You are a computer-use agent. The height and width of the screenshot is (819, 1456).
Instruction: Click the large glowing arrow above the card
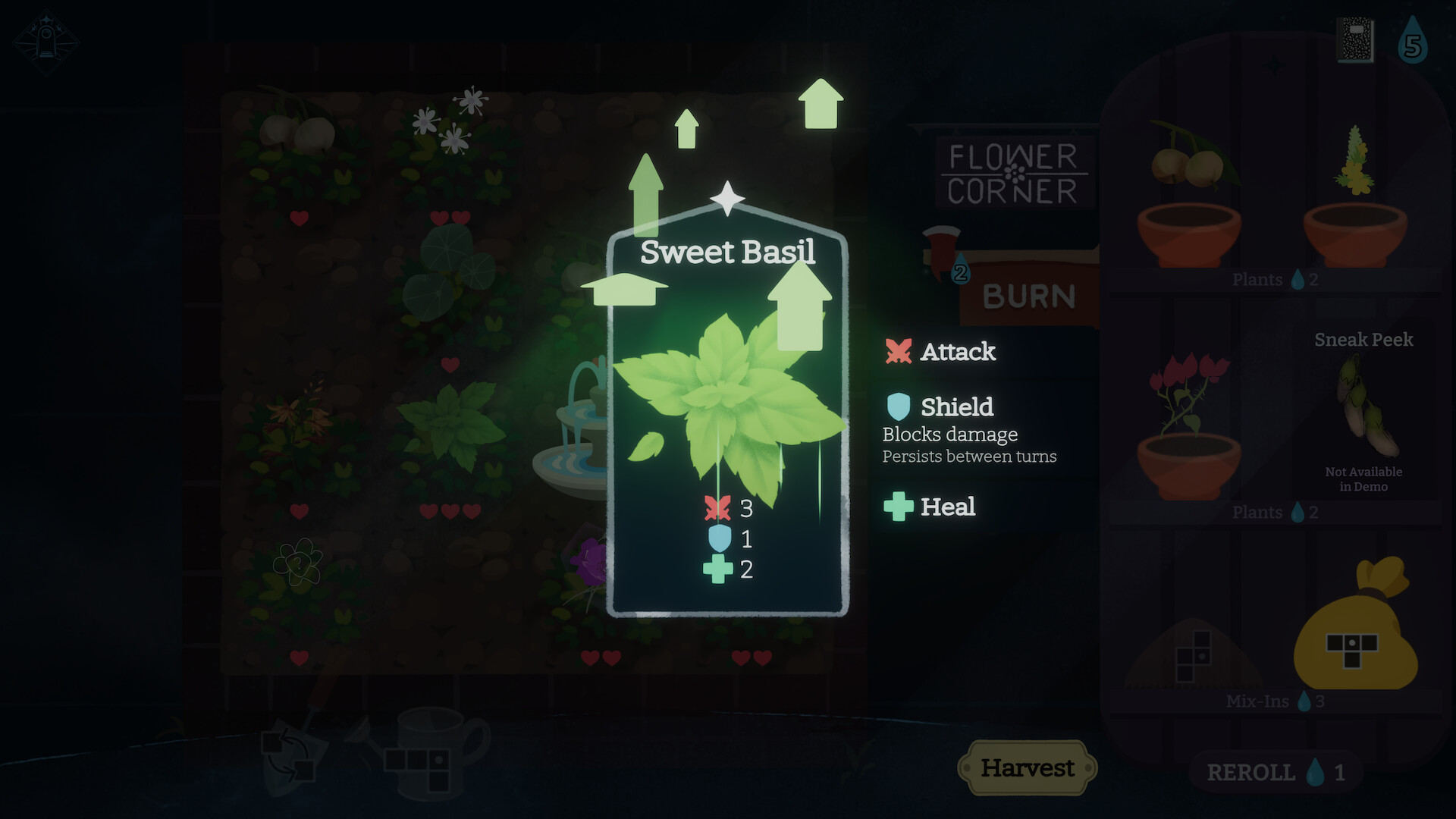[x=821, y=102]
